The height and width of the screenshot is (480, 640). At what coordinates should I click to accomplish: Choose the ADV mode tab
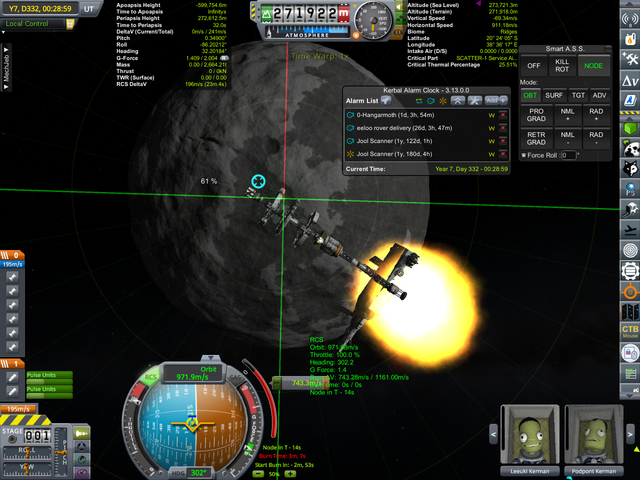(599, 95)
